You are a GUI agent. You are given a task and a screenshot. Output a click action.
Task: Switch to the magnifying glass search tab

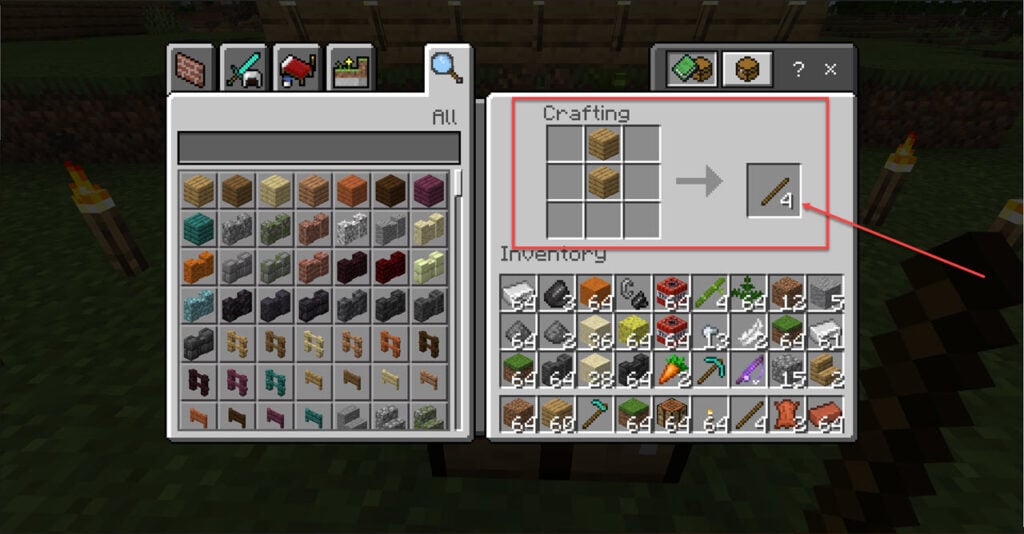pos(445,67)
